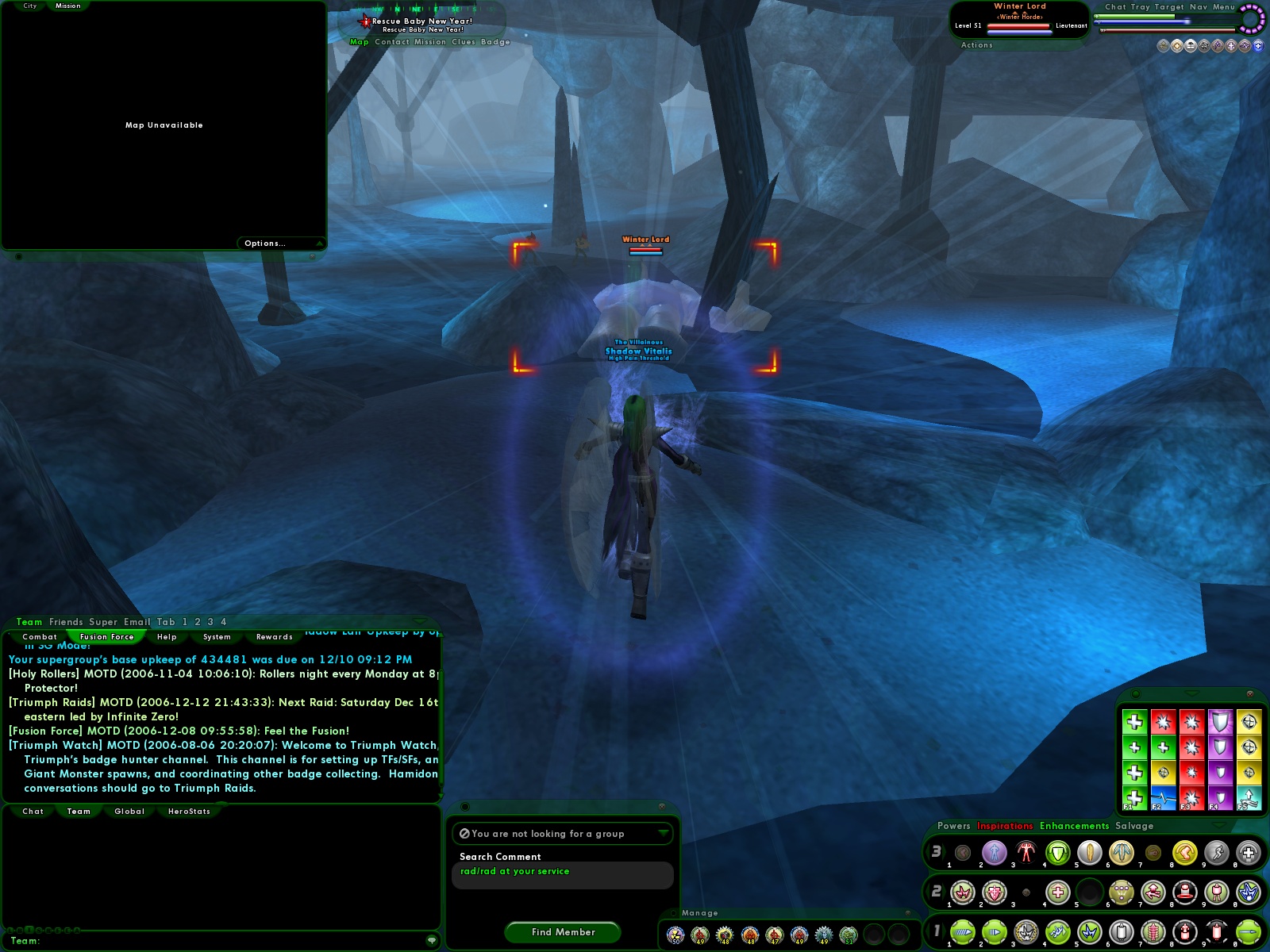Click the info icon beside Rescue Baby New Year!
The height and width of the screenshot is (952, 1270).
pyautogui.click(x=366, y=22)
